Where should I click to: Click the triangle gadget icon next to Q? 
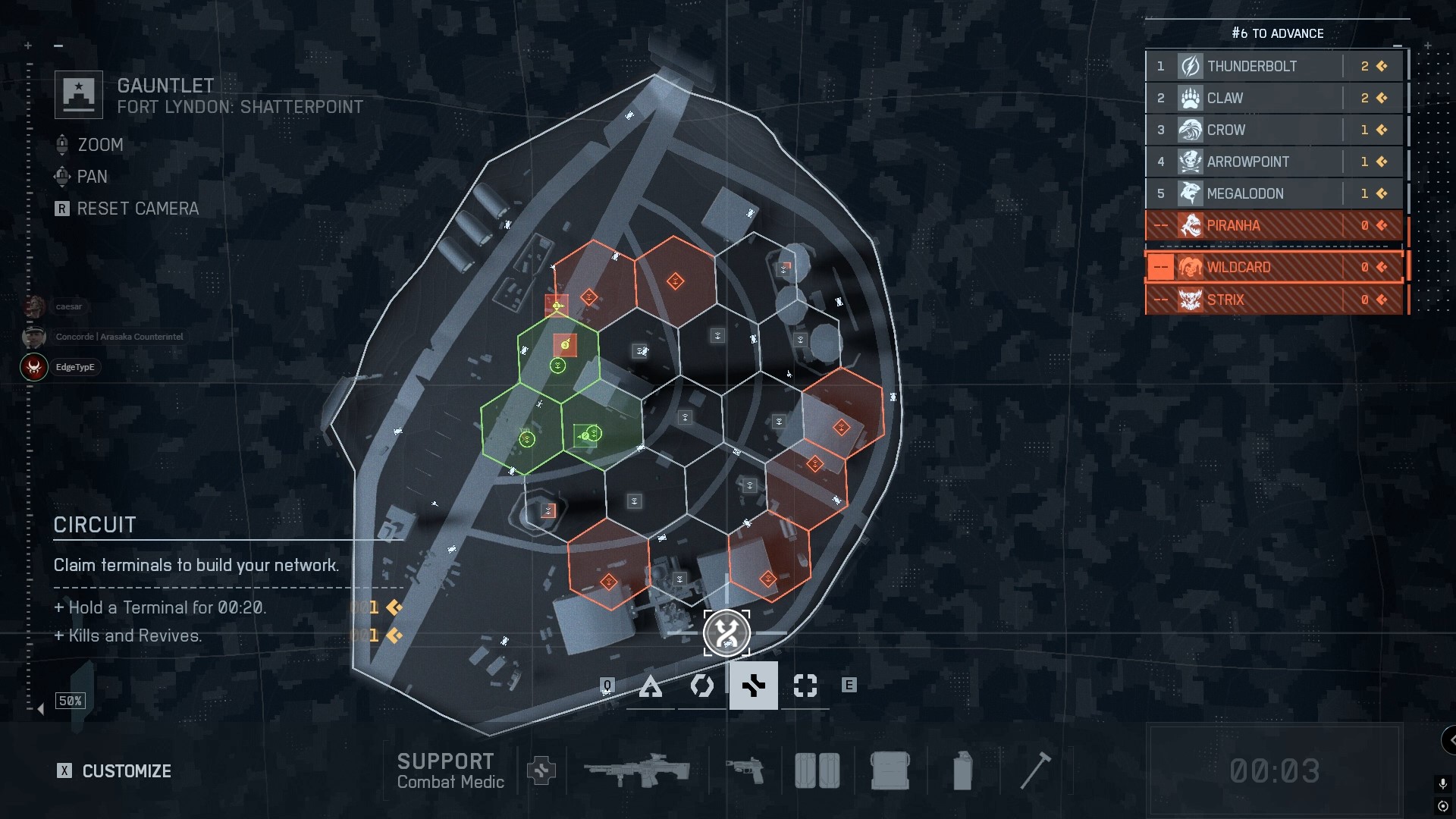(x=651, y=686)
